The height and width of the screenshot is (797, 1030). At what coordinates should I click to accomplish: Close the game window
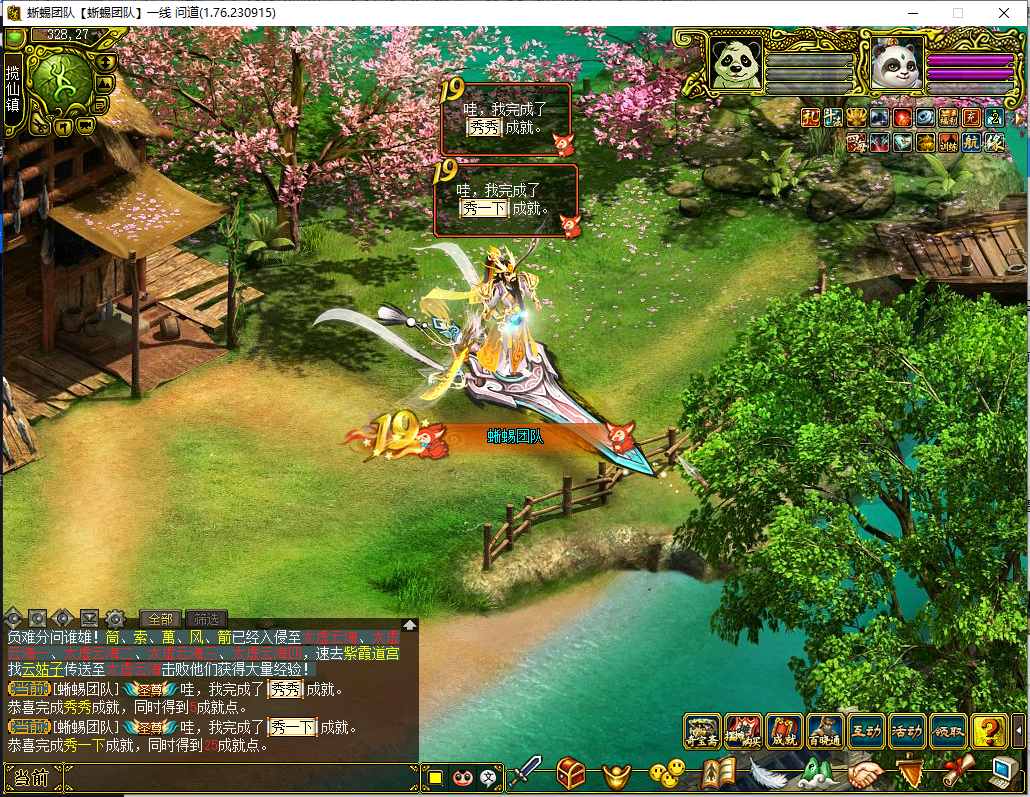coord(1003,13)
